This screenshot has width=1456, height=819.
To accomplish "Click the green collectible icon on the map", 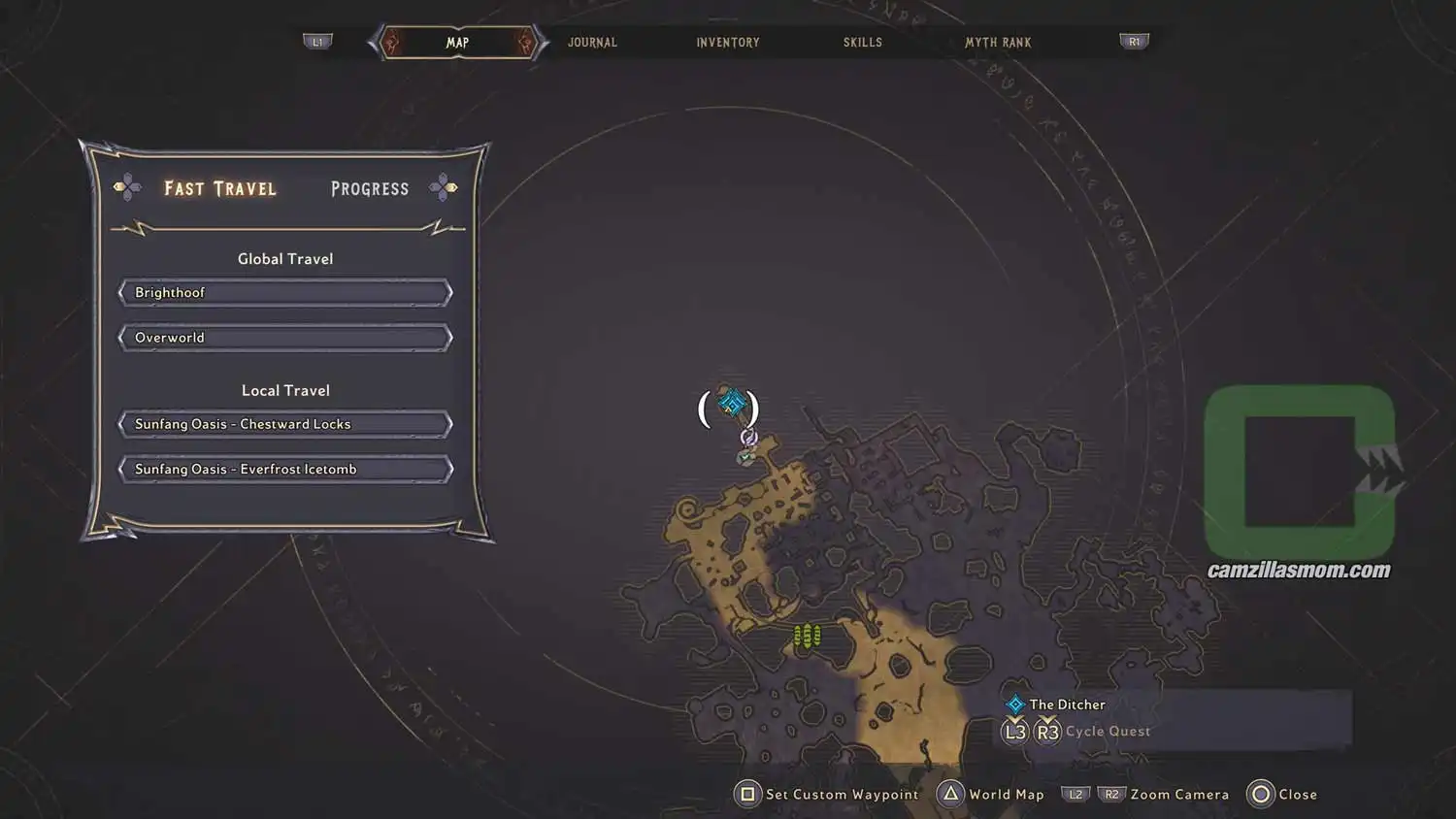I will 807,636.
